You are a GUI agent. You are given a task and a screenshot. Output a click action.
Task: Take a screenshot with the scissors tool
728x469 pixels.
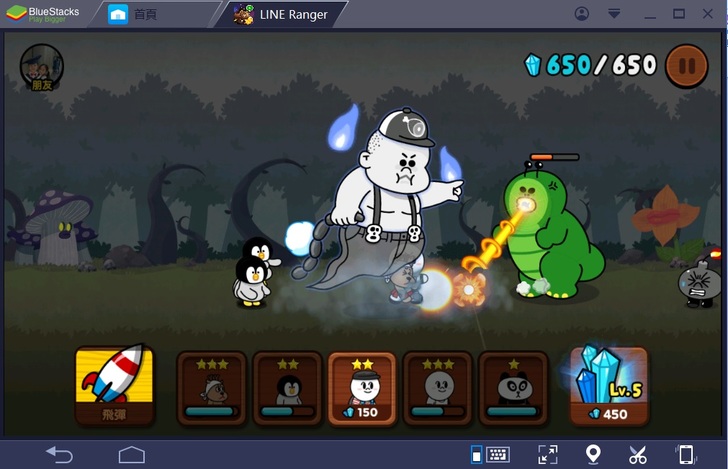639,455
